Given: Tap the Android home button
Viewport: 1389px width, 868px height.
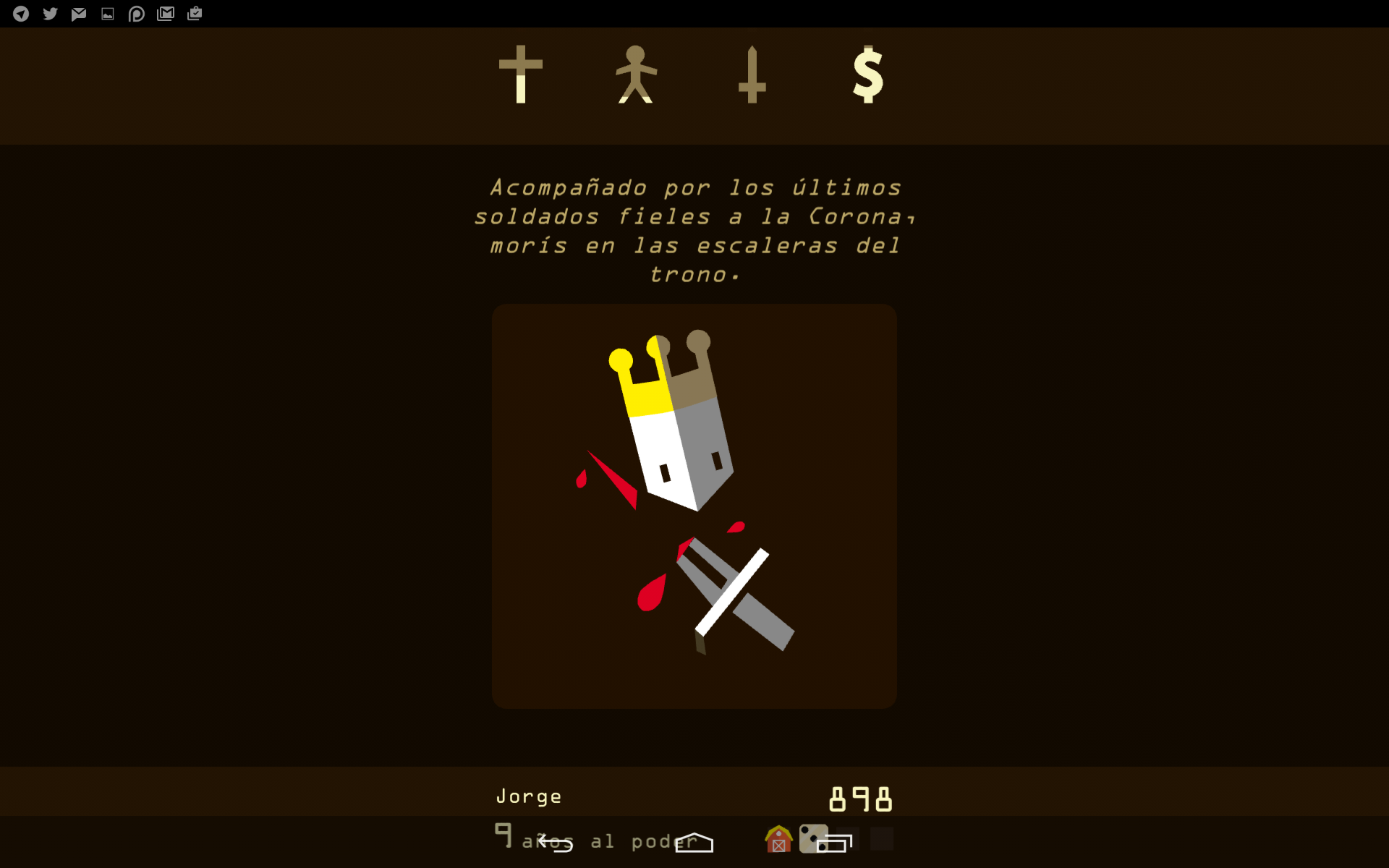Looking at the screenshot, I should click(x=694, y=843).
